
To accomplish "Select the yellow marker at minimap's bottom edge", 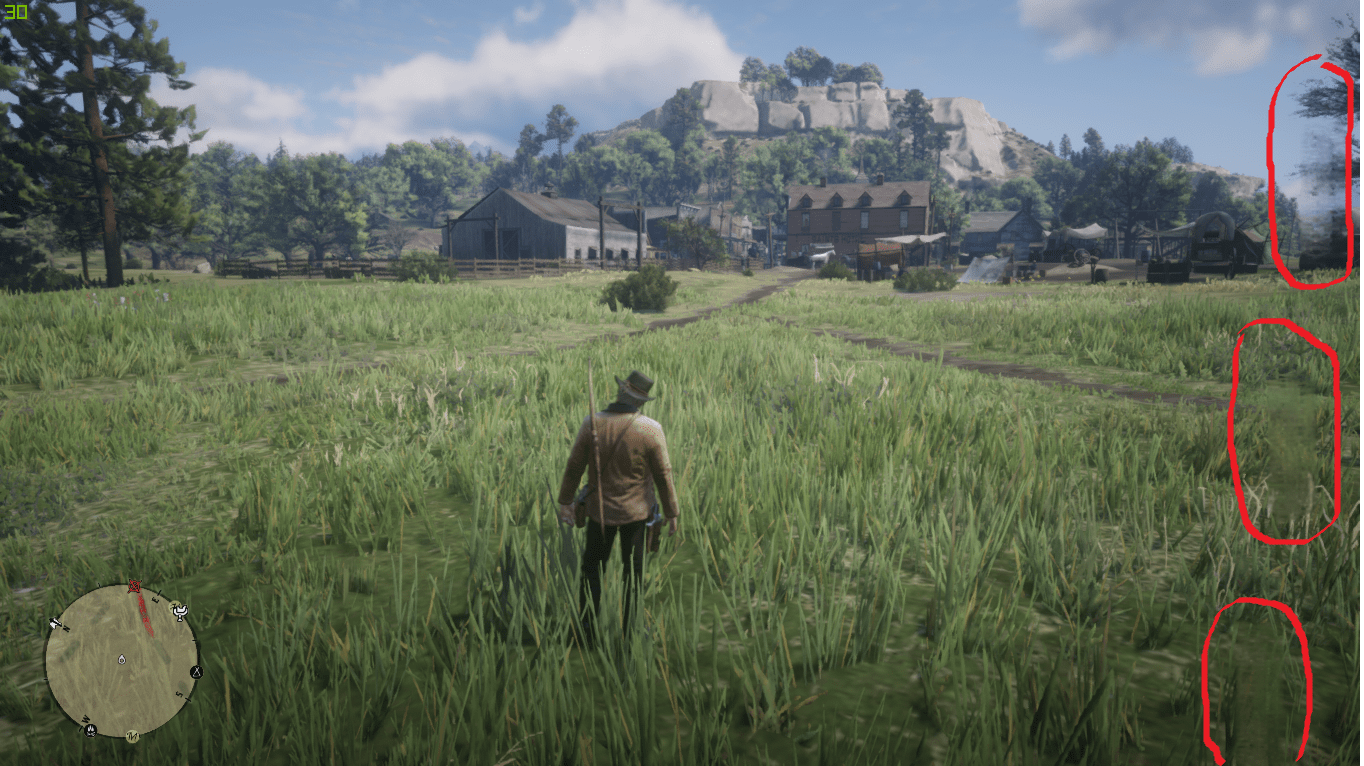I will [132, 737].
